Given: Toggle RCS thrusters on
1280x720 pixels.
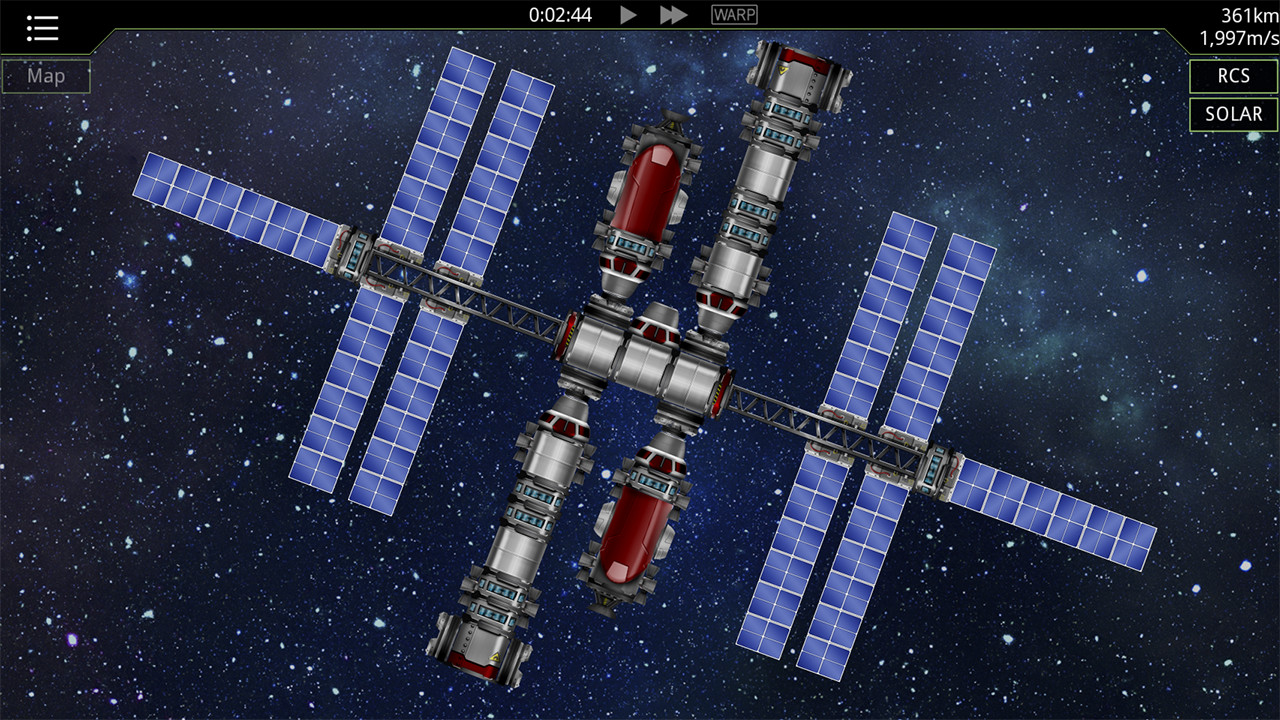Looking at the screenshot, I should click(x=1233, y=76).
